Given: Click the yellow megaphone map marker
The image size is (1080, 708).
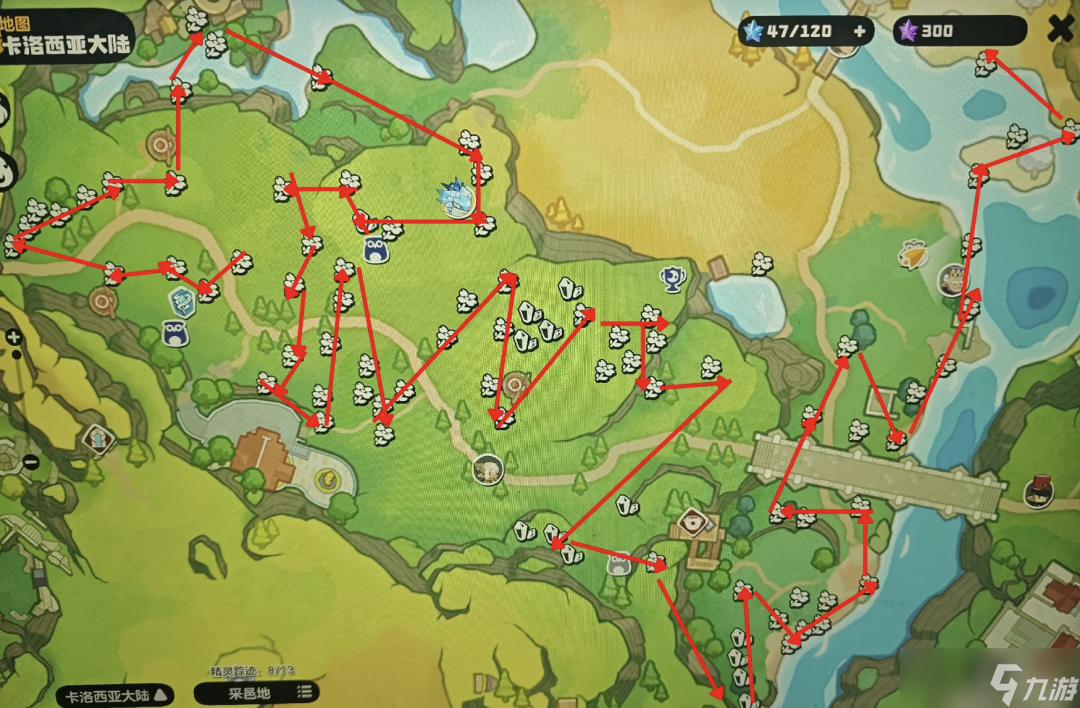Looking at the screenshot, I should click(911, 255).
